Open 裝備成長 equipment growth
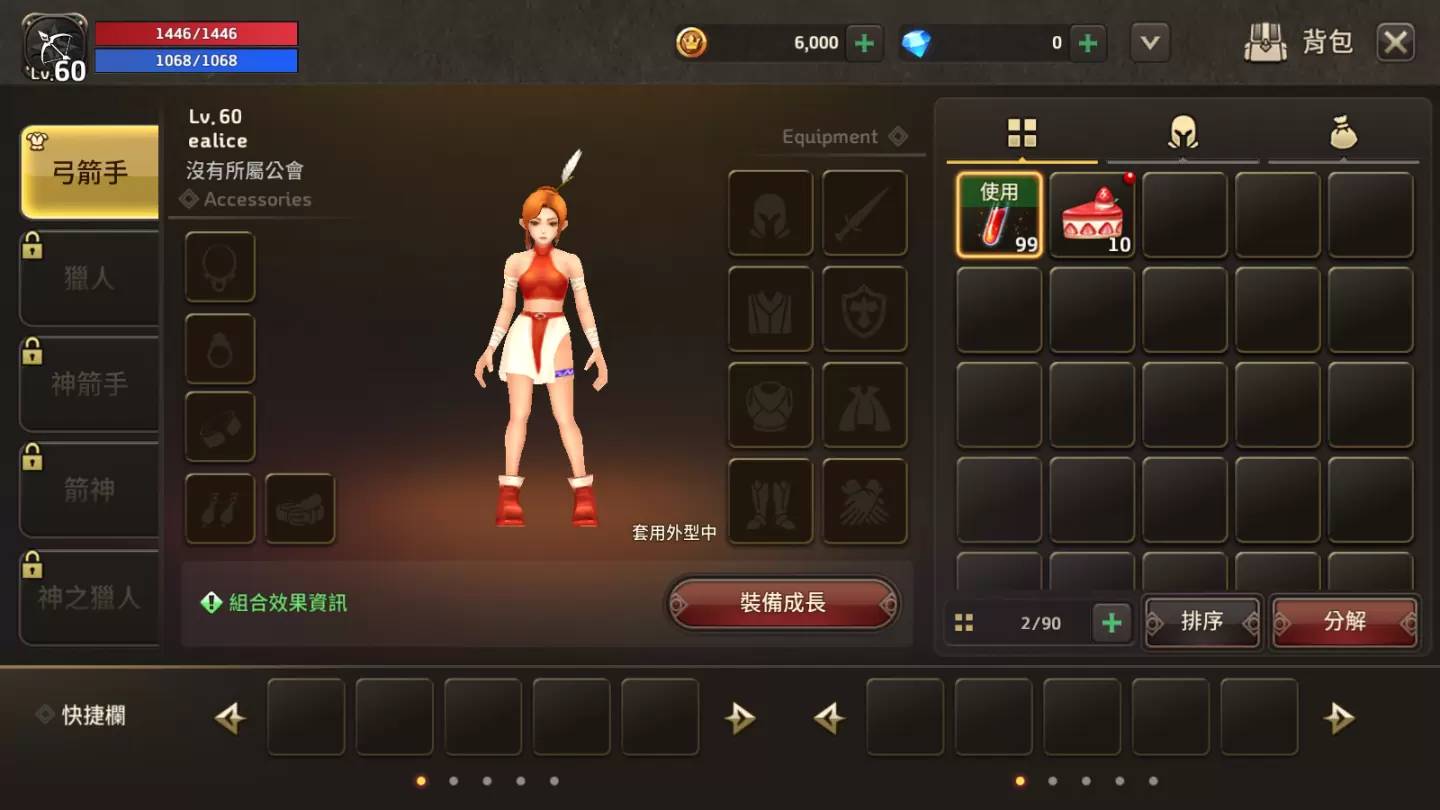The height and width of the screenshot is (810, 1440). [x=783, y=604]
